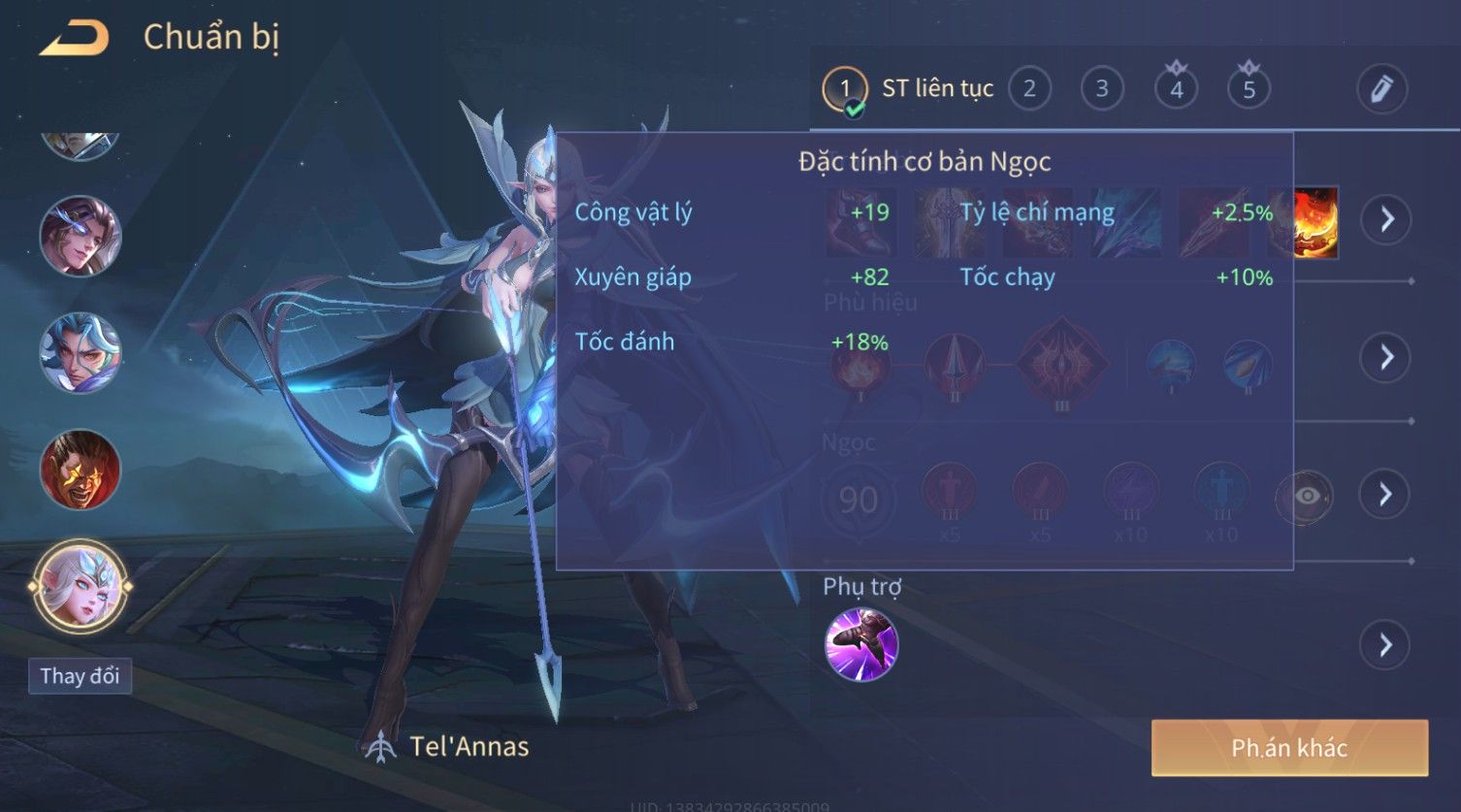The image size is (1461, 812).
Task: Select the Tel'Annas hero portrait
Action: 80,586
